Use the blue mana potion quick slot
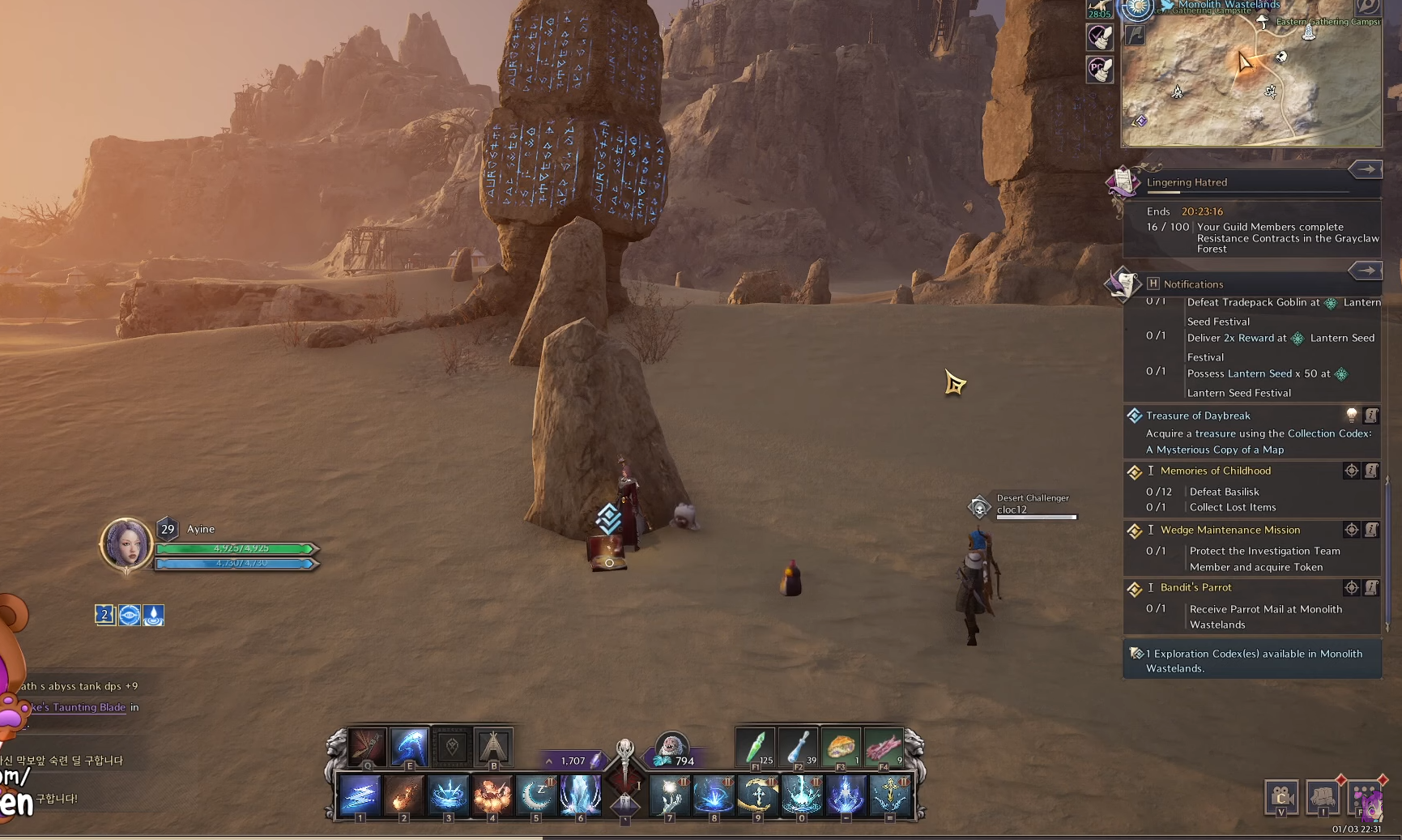The image size is (1402, 840). 798,747
